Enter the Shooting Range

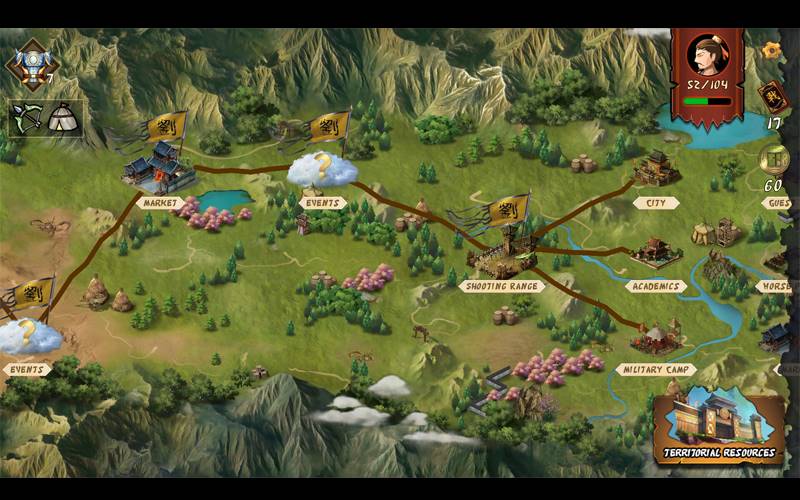500,257
